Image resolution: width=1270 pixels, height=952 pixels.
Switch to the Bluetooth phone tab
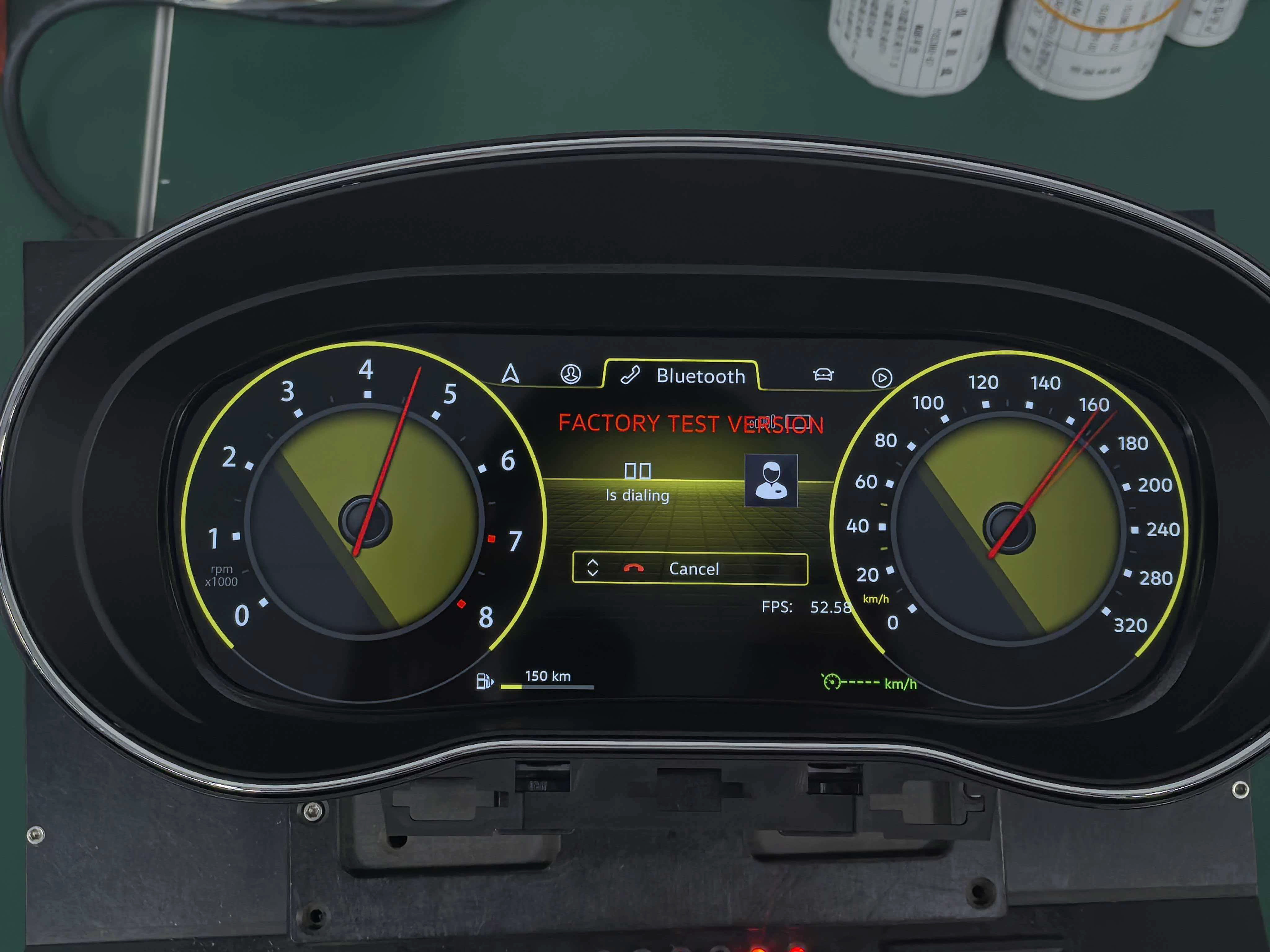click(x=683, y=376)
